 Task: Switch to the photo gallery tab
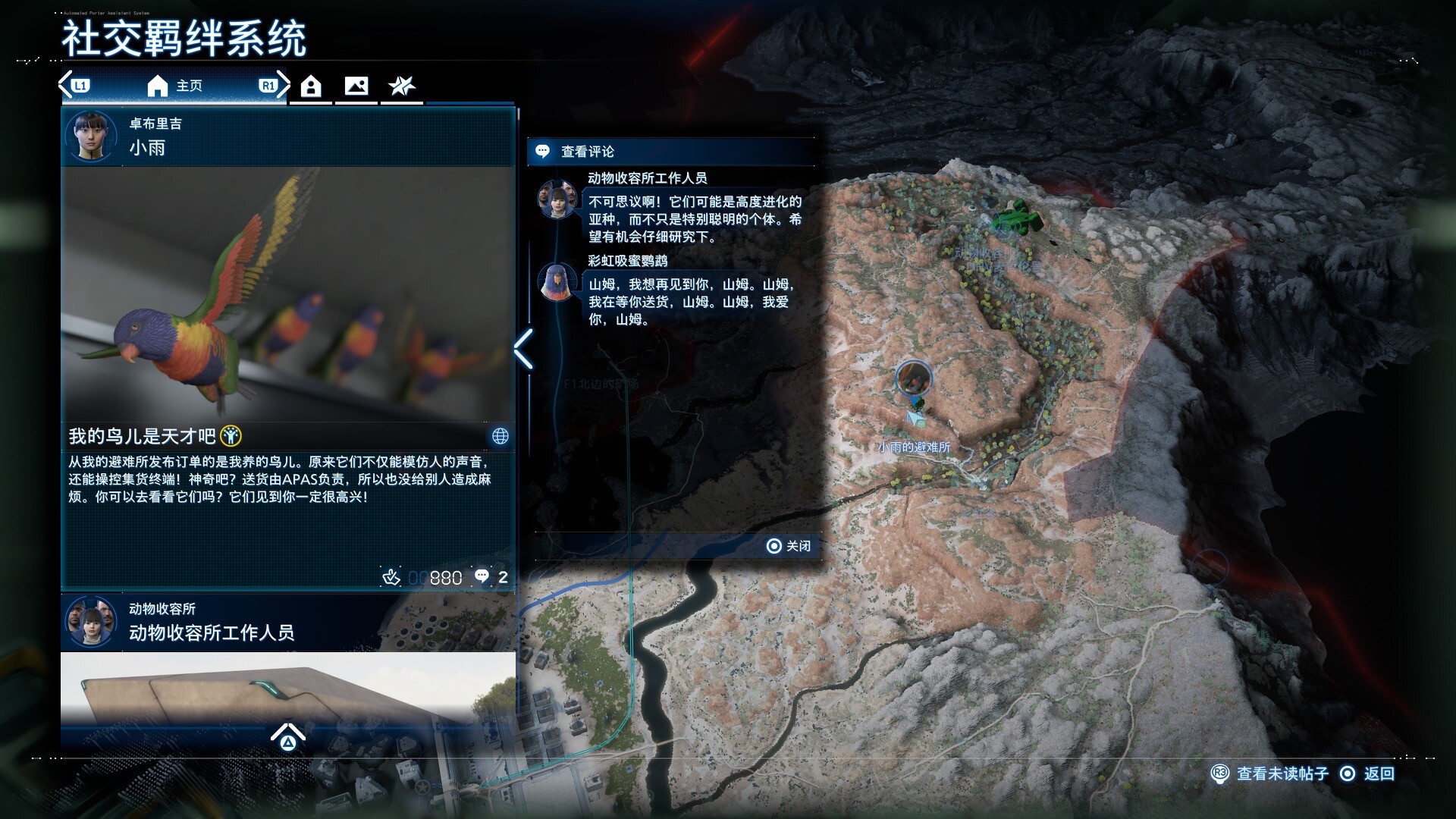pyautogui.click(x=356, y=86)
